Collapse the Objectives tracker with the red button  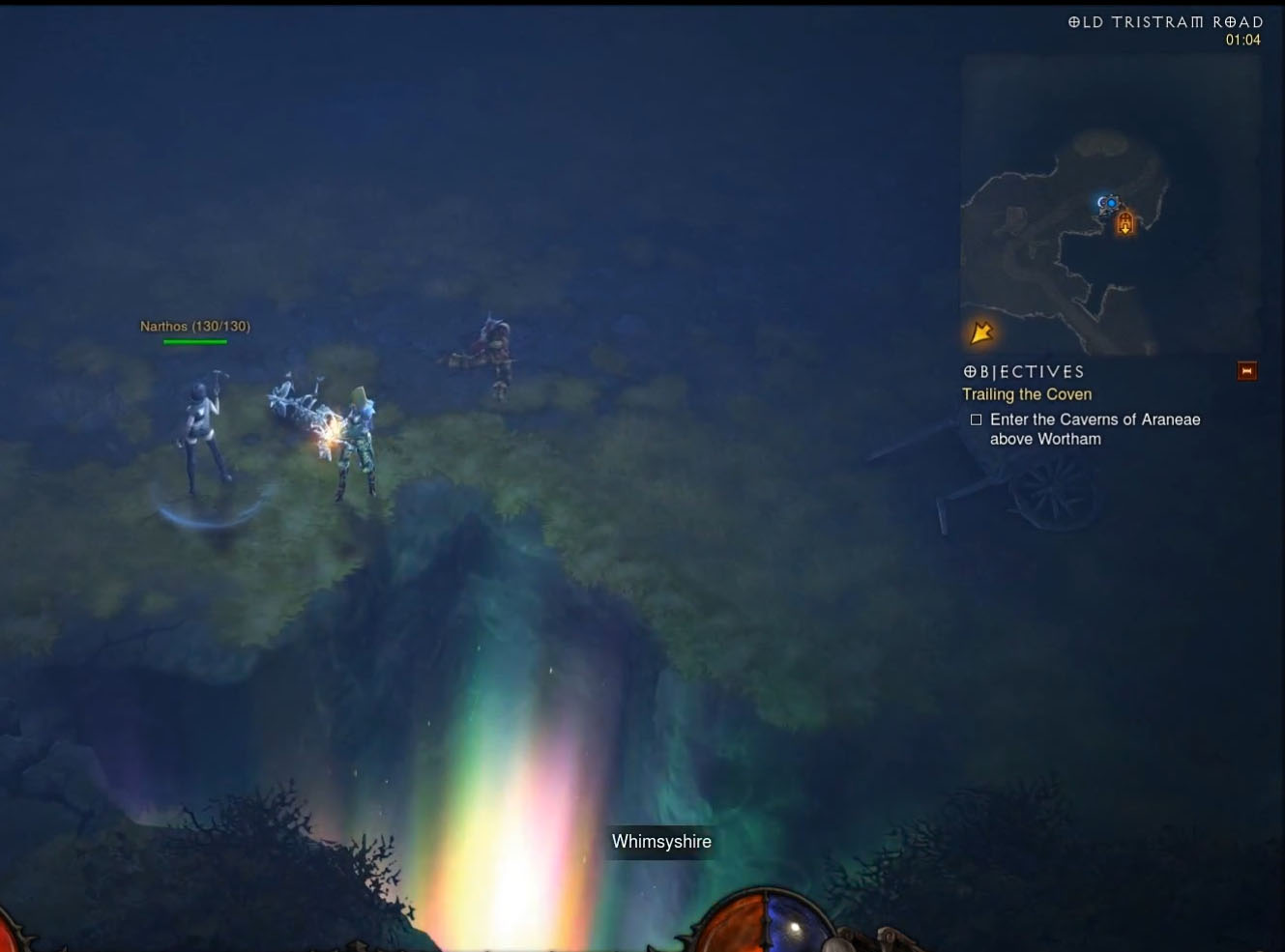[x=1247, y=371]
